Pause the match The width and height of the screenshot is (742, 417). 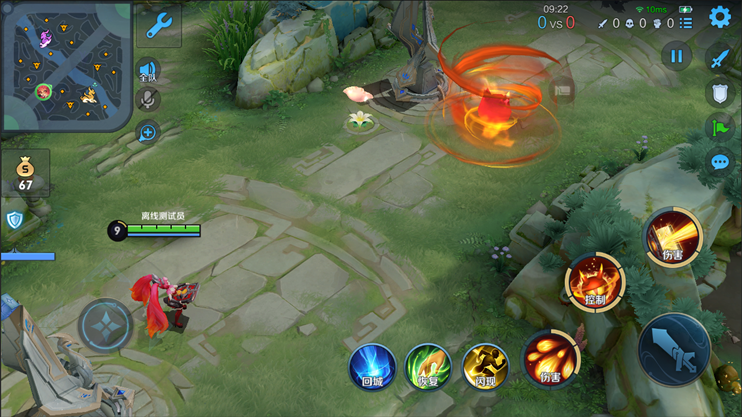click(676, 57)
